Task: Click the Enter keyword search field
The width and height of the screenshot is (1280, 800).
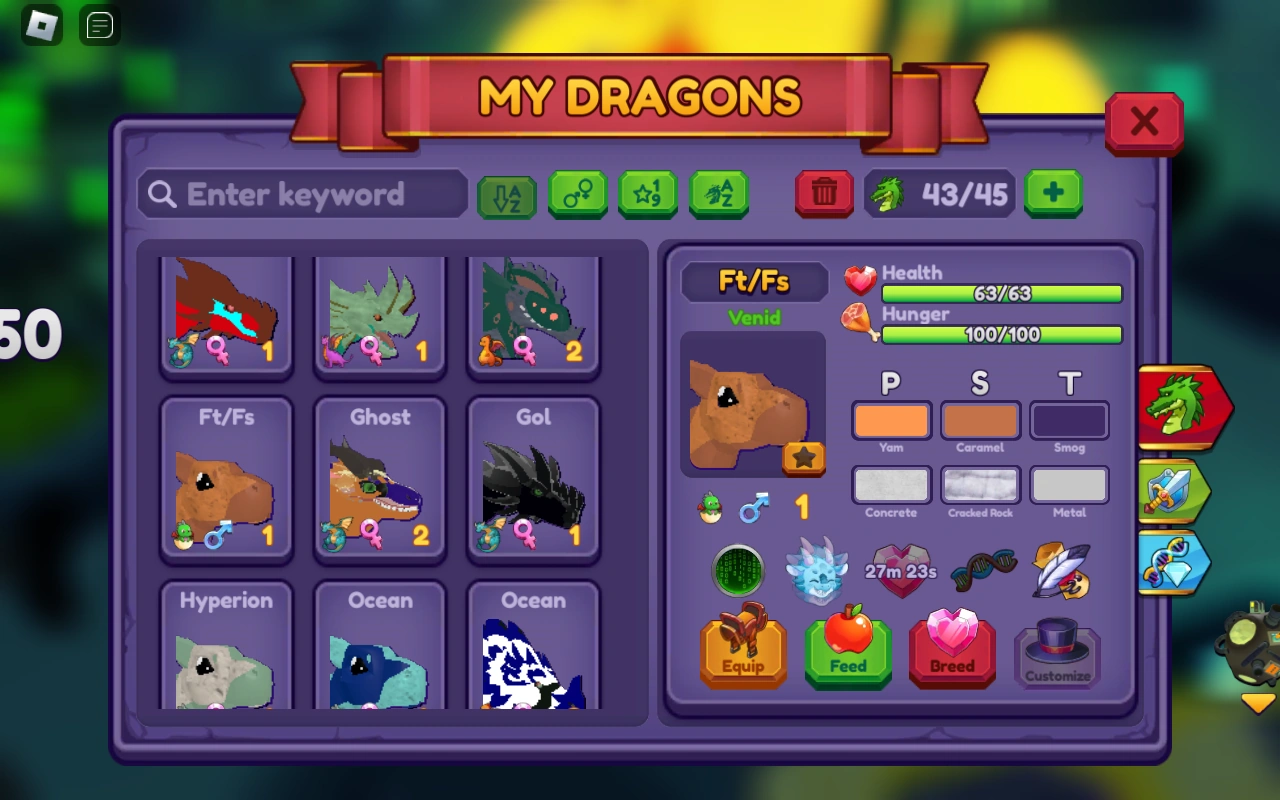Action: pyautogui.click(x=300, y=195)
